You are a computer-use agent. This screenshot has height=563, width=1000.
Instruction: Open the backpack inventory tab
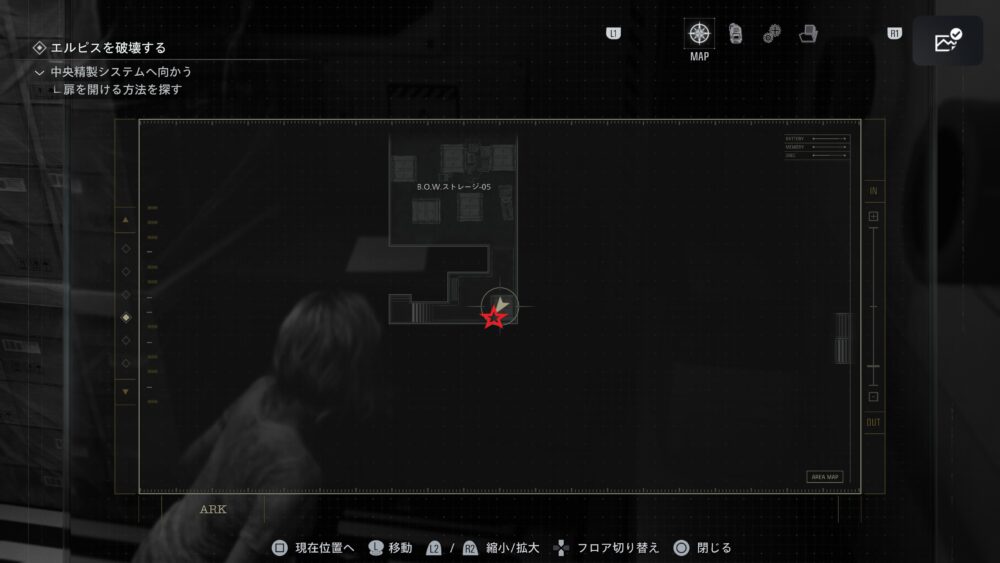[736, 34]
